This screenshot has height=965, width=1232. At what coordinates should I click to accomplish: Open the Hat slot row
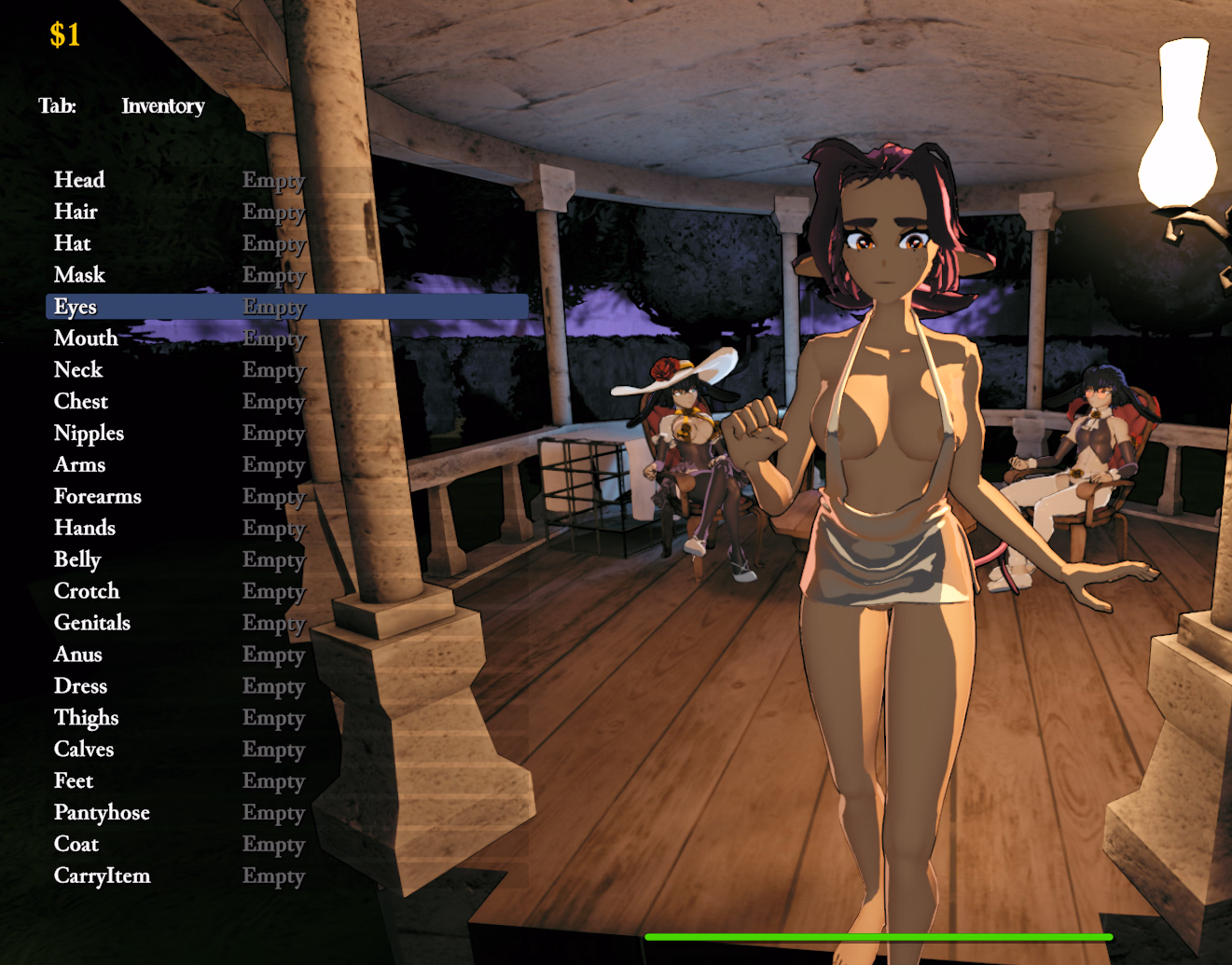point(73,243)
